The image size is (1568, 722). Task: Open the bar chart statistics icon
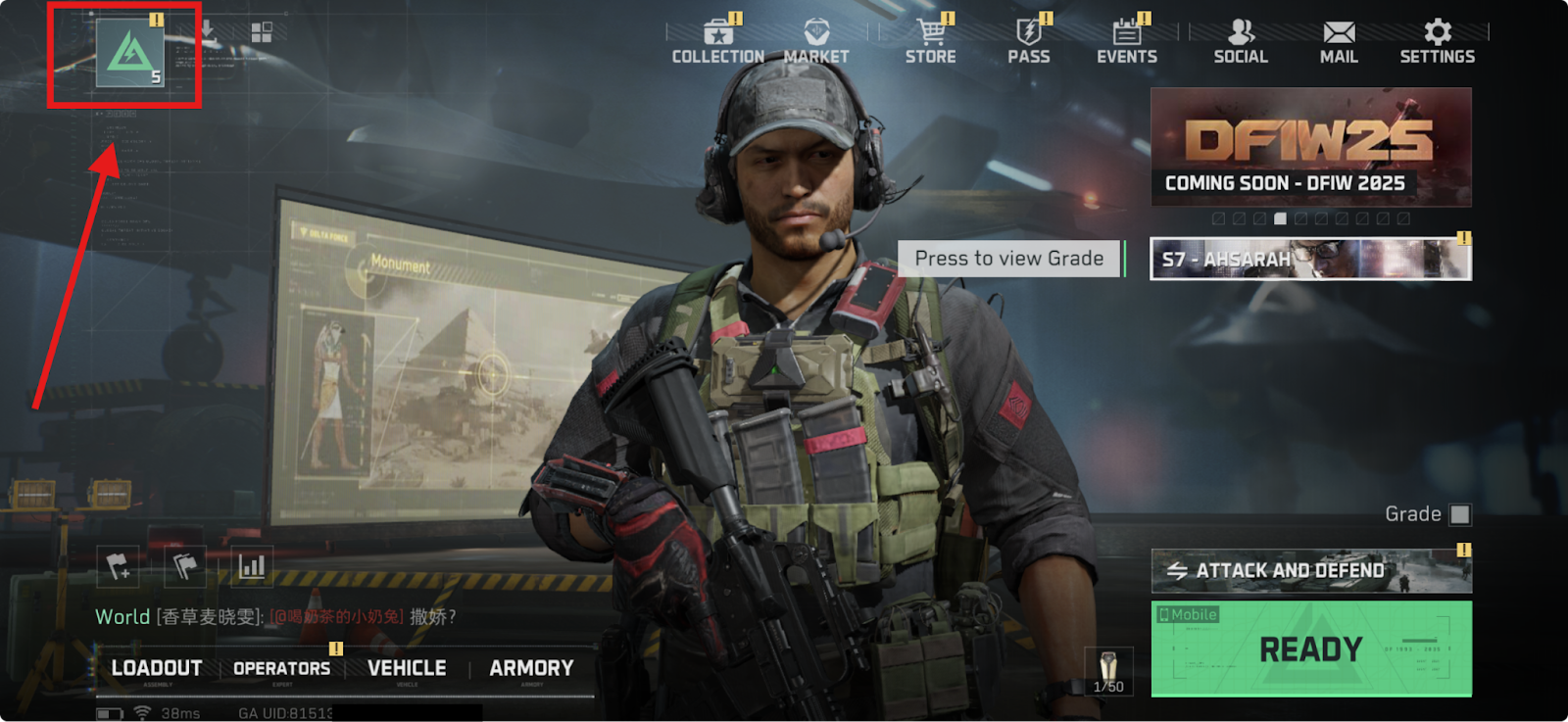pos(252,566)
